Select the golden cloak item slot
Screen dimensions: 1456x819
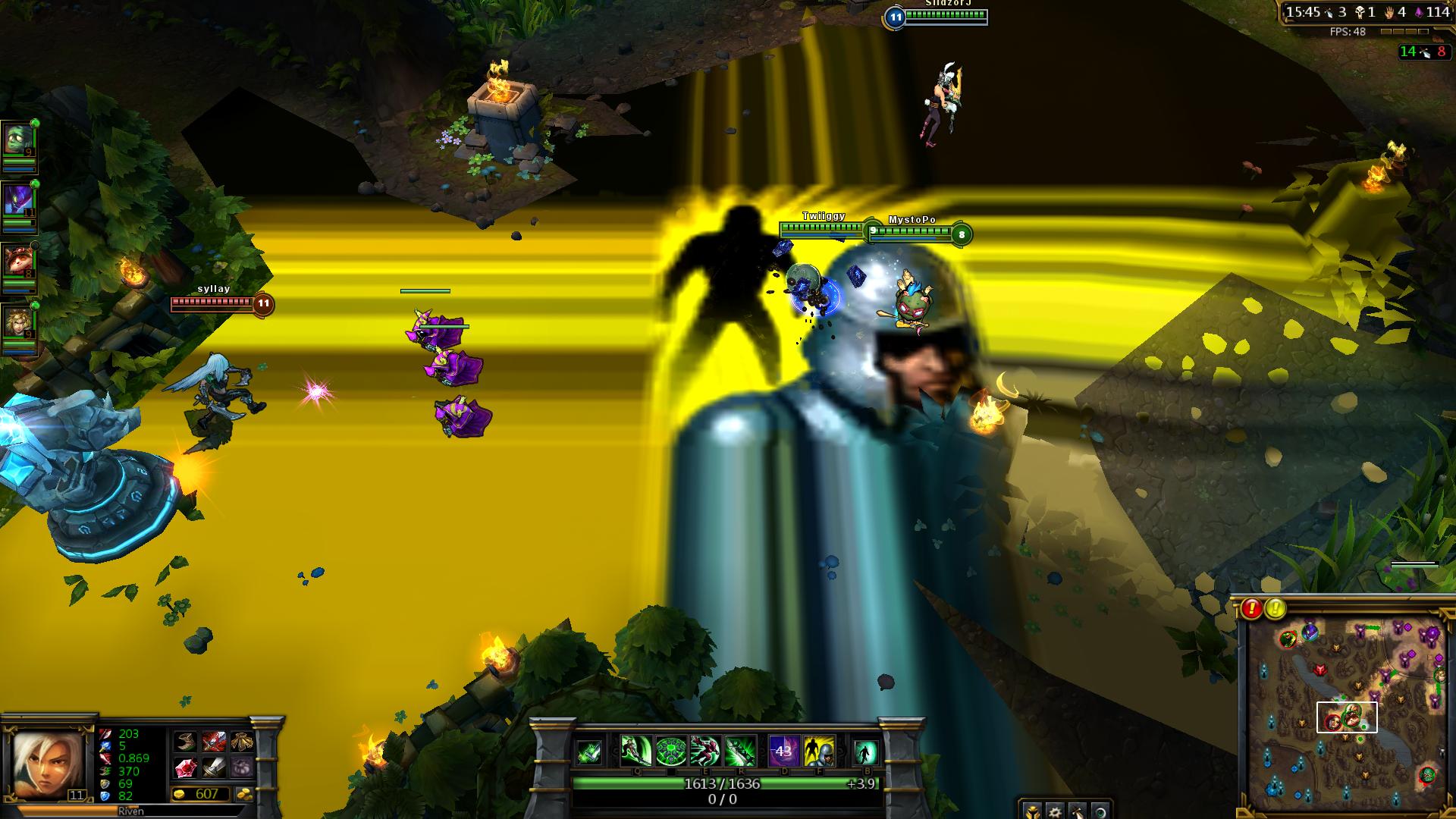click(x=242, y=741)
